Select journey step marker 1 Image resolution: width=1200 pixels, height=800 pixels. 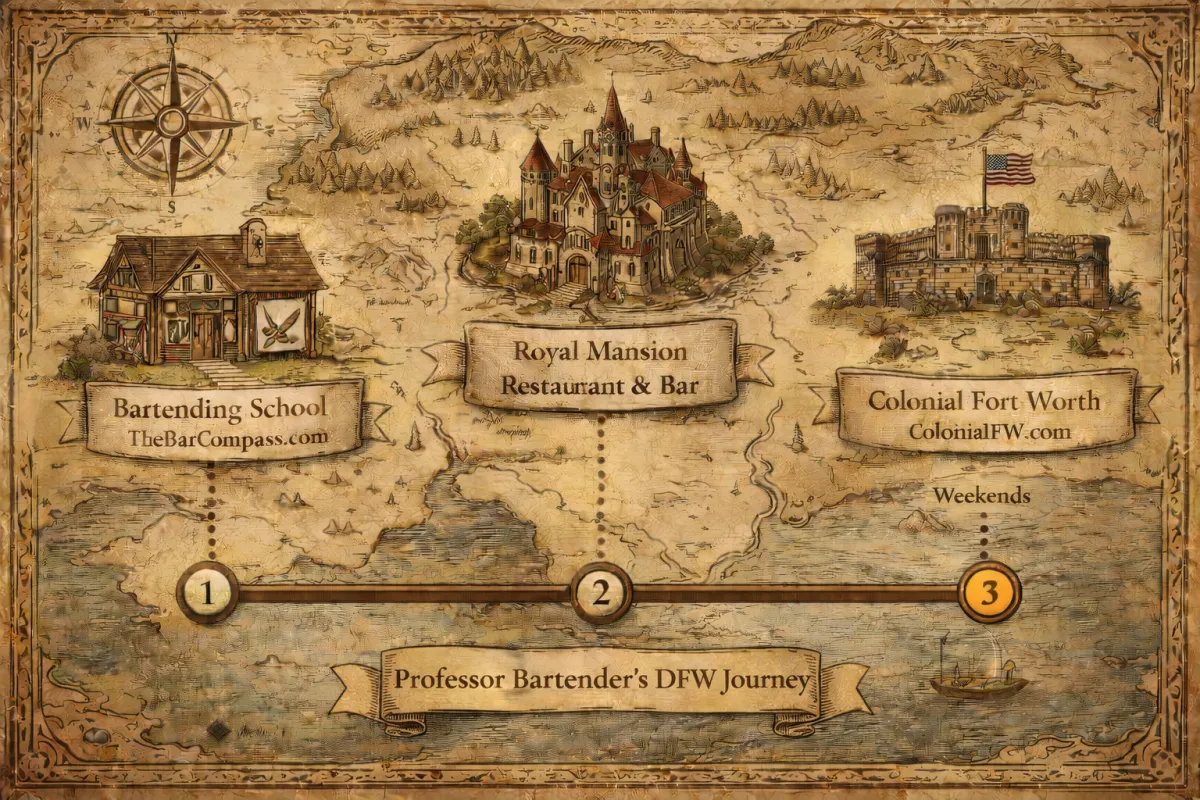pyautogui.click(x=208, y=593)
